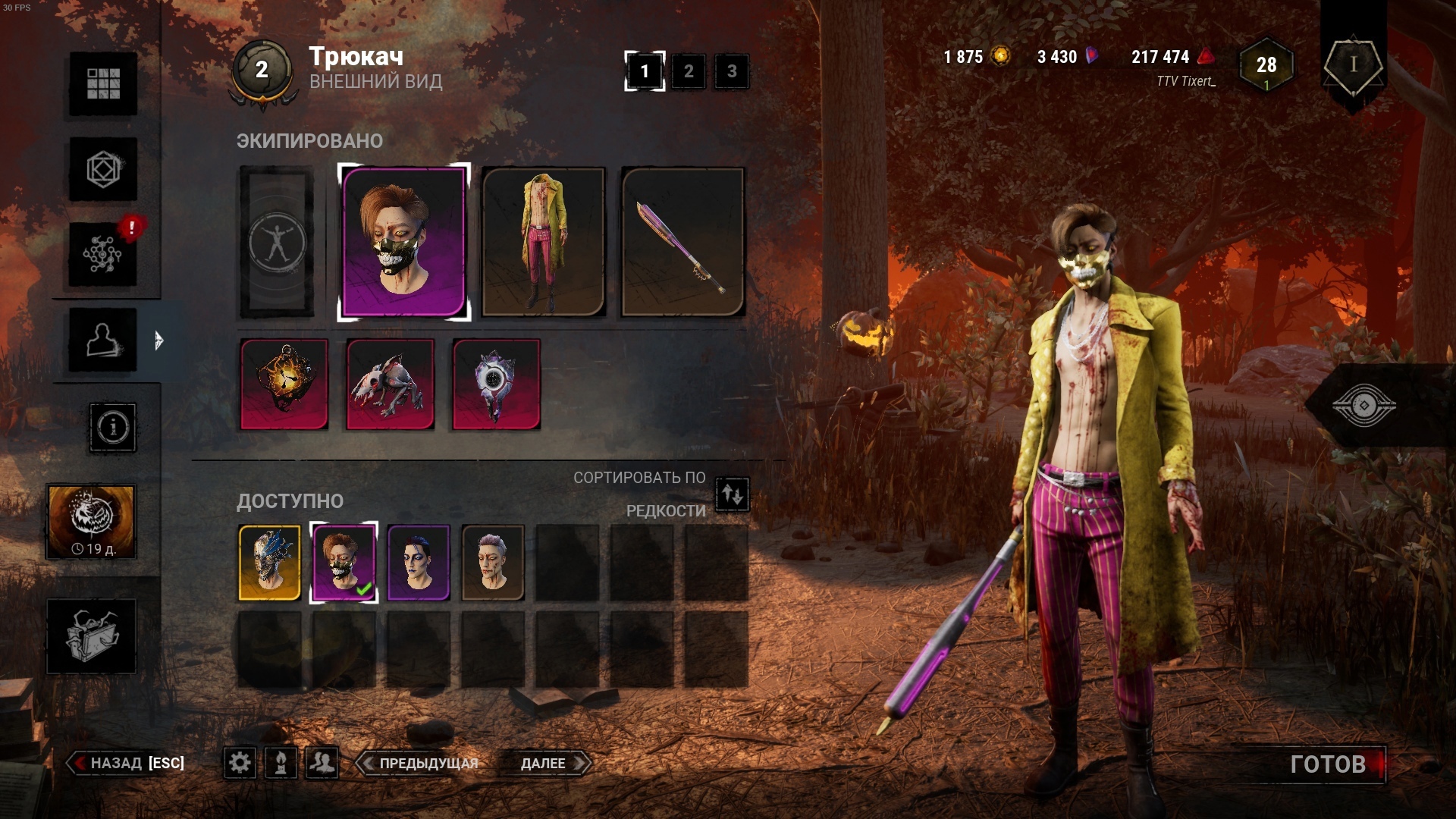Image resolution: width=1456 pixels, height=819 pixels.
Task: Open the character customization silhouette tab
Action: click(x=103, y=340)
